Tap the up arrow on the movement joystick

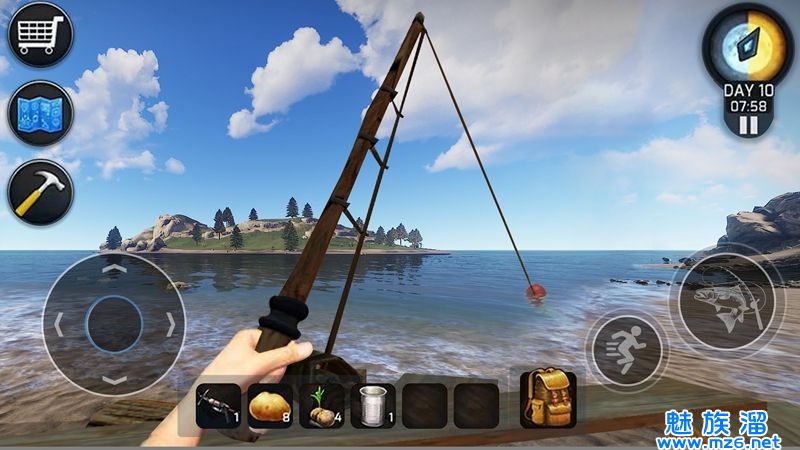pos(115,268)
